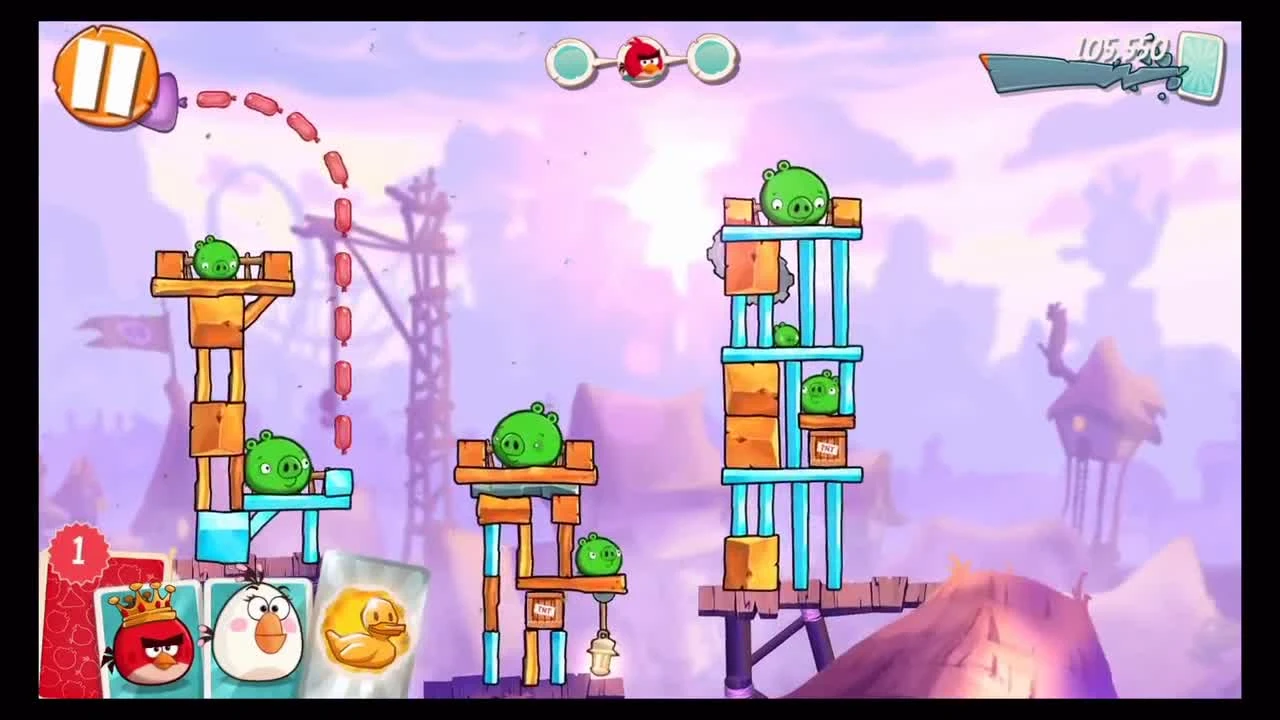Image resolution: width=1280 pixels, height=720 pixels.
Task: Click the left slot of the bird queue
Action: tap(570, 62)
